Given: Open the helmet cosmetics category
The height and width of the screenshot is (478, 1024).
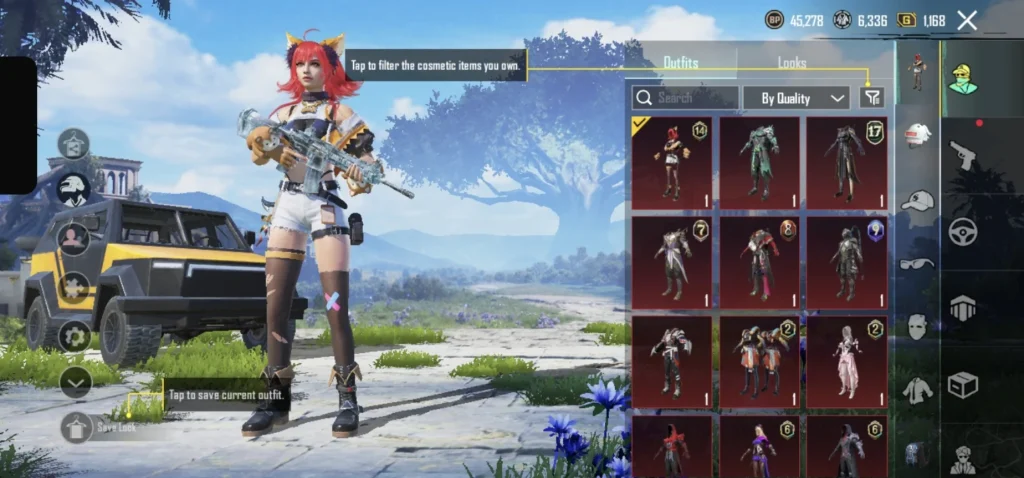Looking at the screenshot, I should coord(917,136).
